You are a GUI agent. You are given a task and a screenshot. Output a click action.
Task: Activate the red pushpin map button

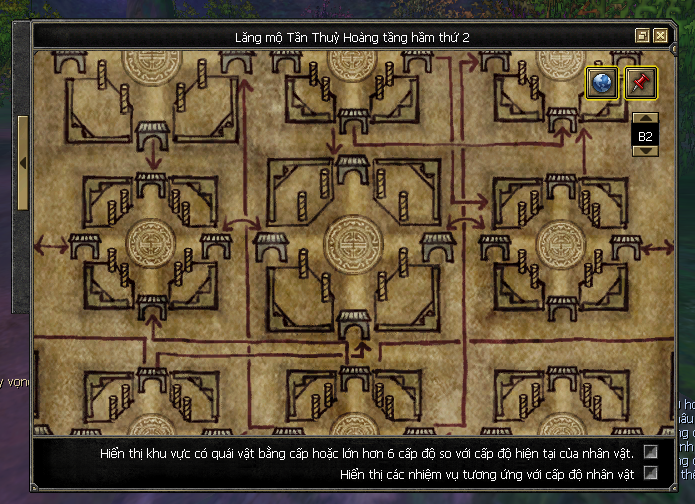click(x=641, y=83)
